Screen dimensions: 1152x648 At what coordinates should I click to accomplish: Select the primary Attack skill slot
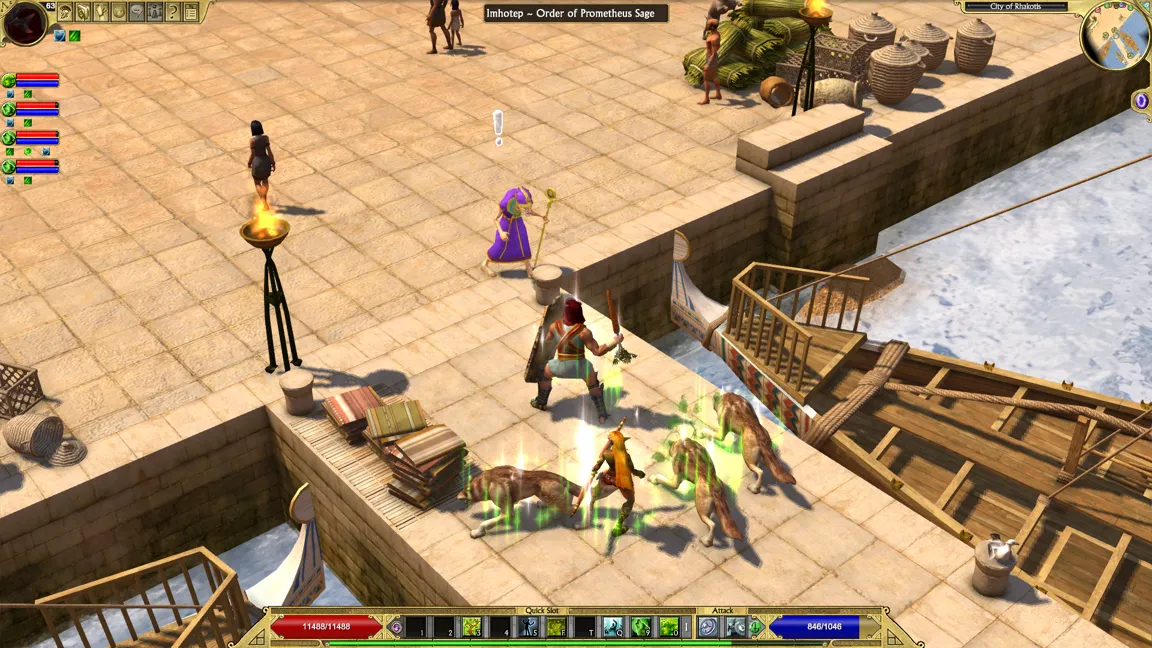pyautogui.click(x=708, y=627)
